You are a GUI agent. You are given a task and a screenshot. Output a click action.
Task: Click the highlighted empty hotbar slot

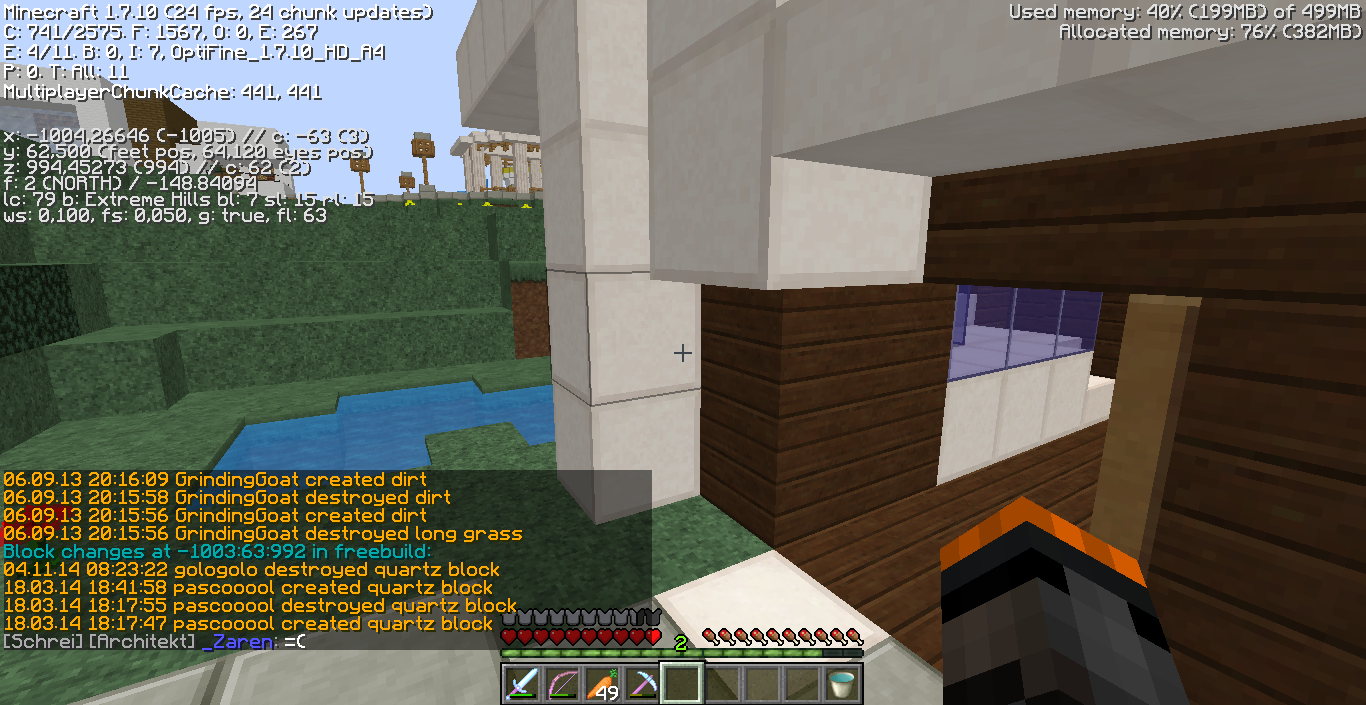tap(681, 684)
